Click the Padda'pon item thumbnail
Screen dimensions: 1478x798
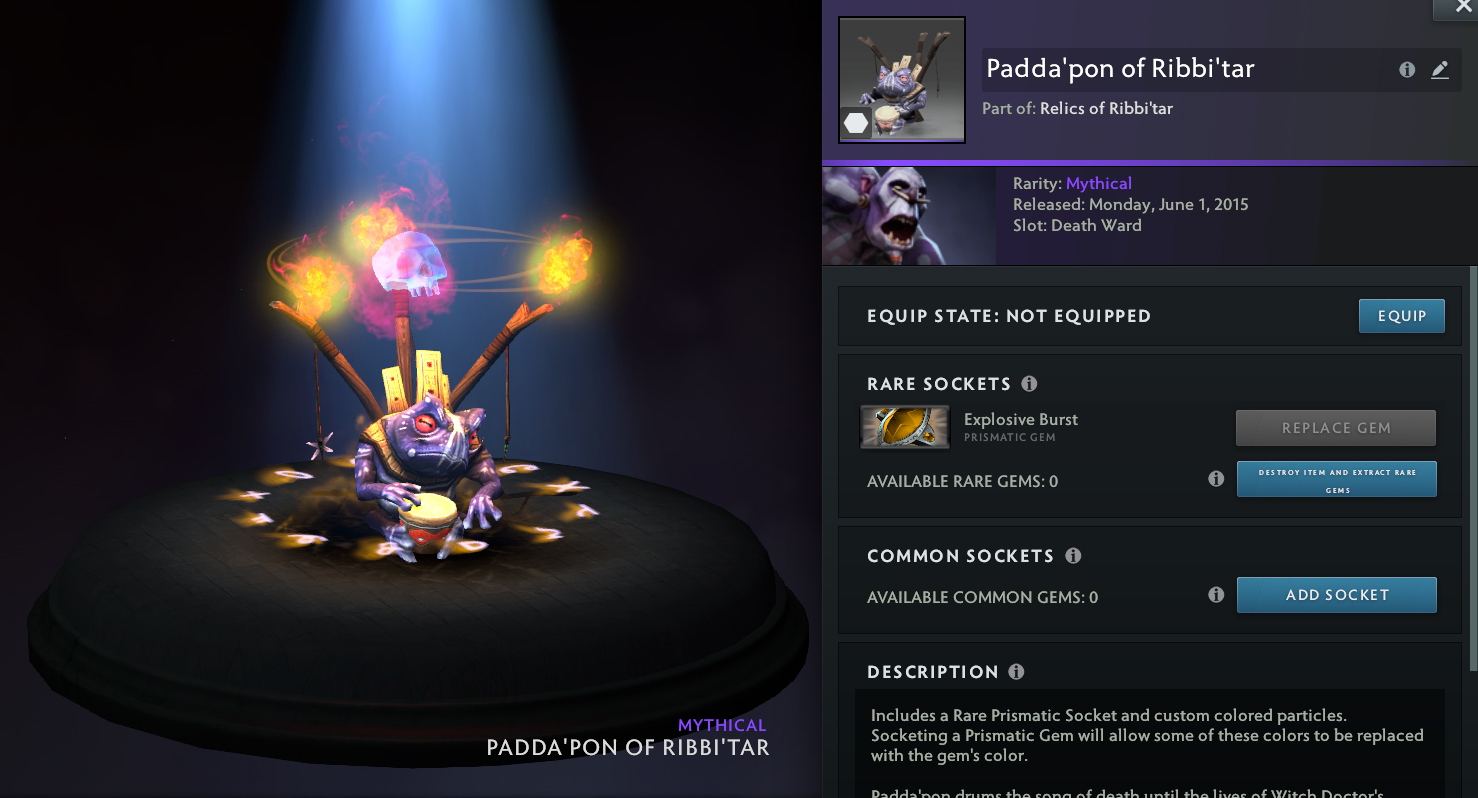[901, 80]
